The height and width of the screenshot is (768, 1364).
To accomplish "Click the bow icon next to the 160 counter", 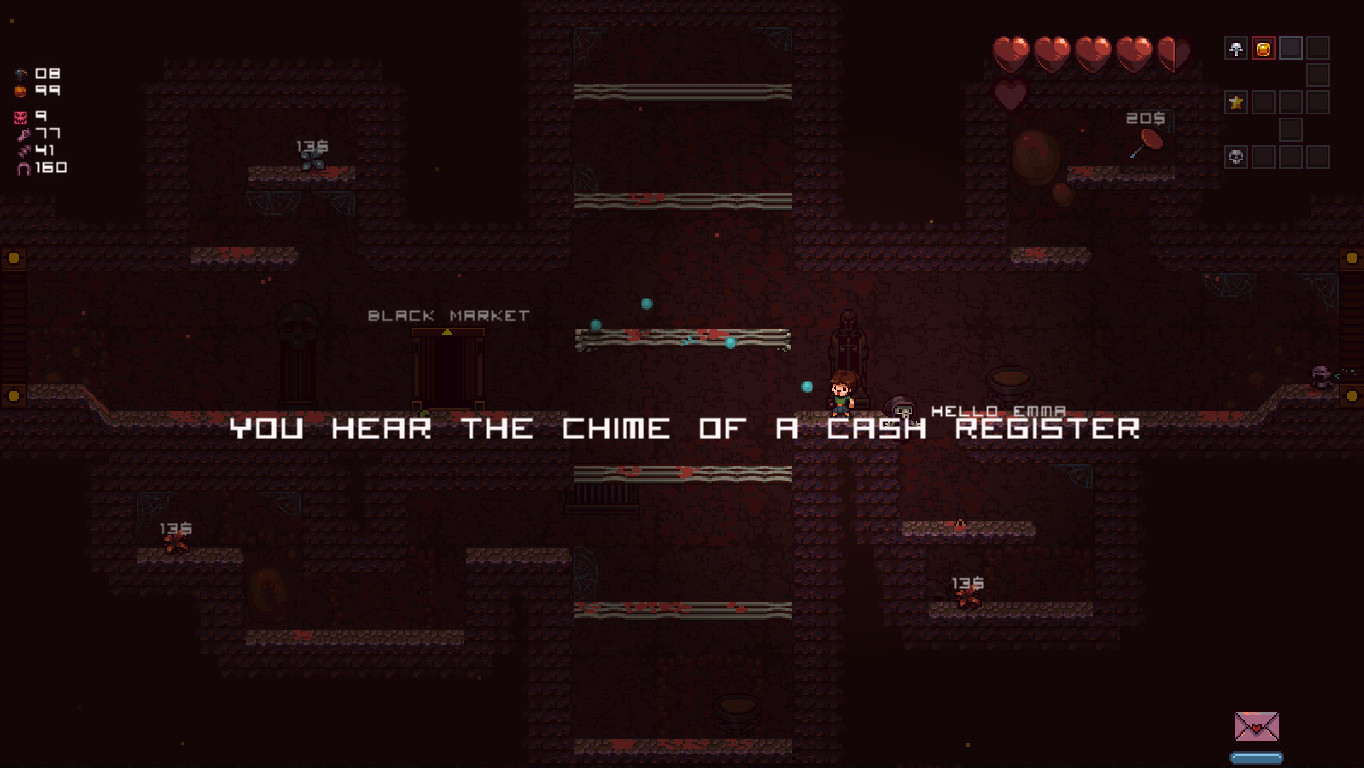I will pyautogui.click(x=22, y=168).
